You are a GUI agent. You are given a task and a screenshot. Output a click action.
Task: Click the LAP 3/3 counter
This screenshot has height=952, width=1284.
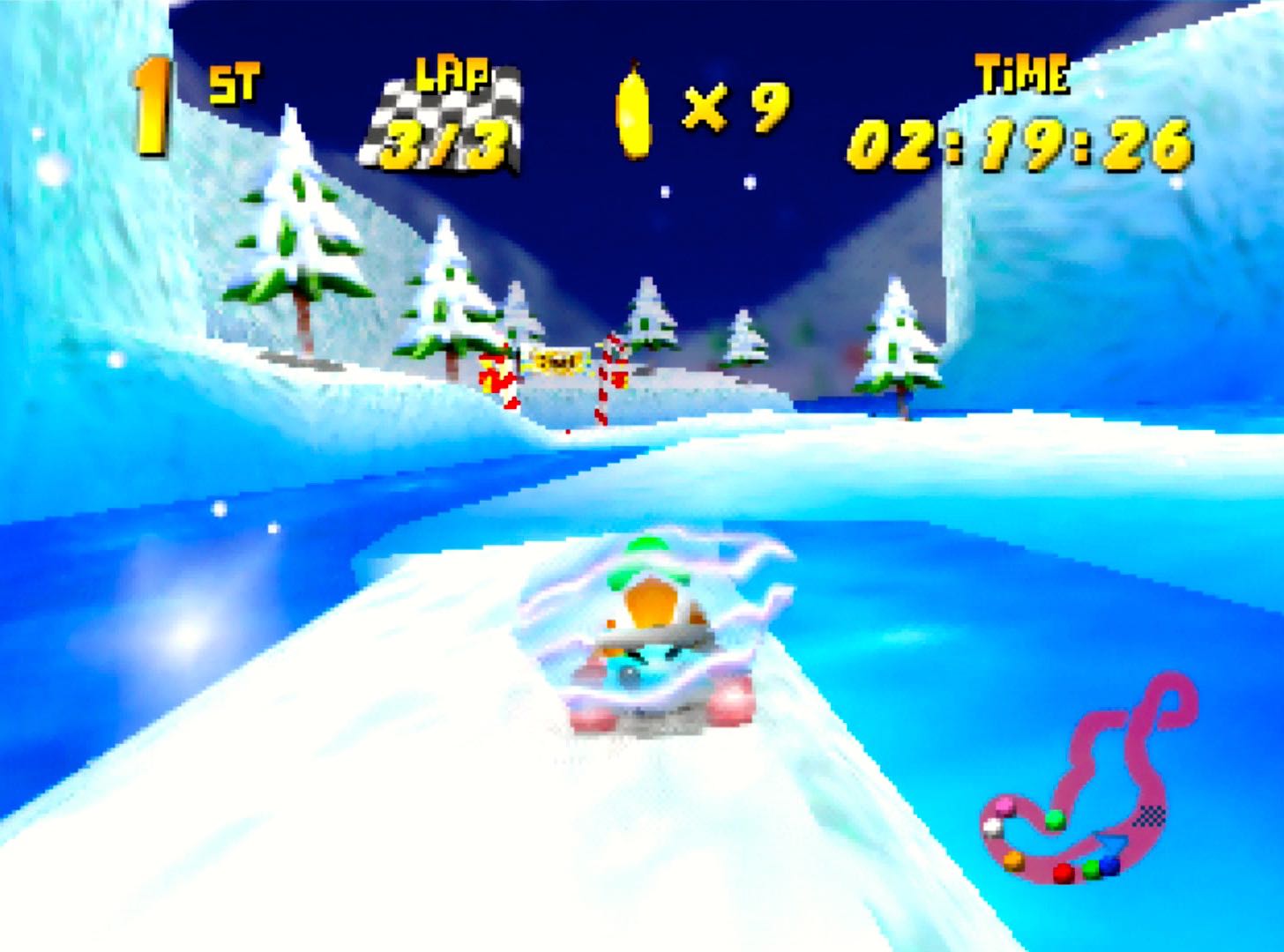[445, 144]
